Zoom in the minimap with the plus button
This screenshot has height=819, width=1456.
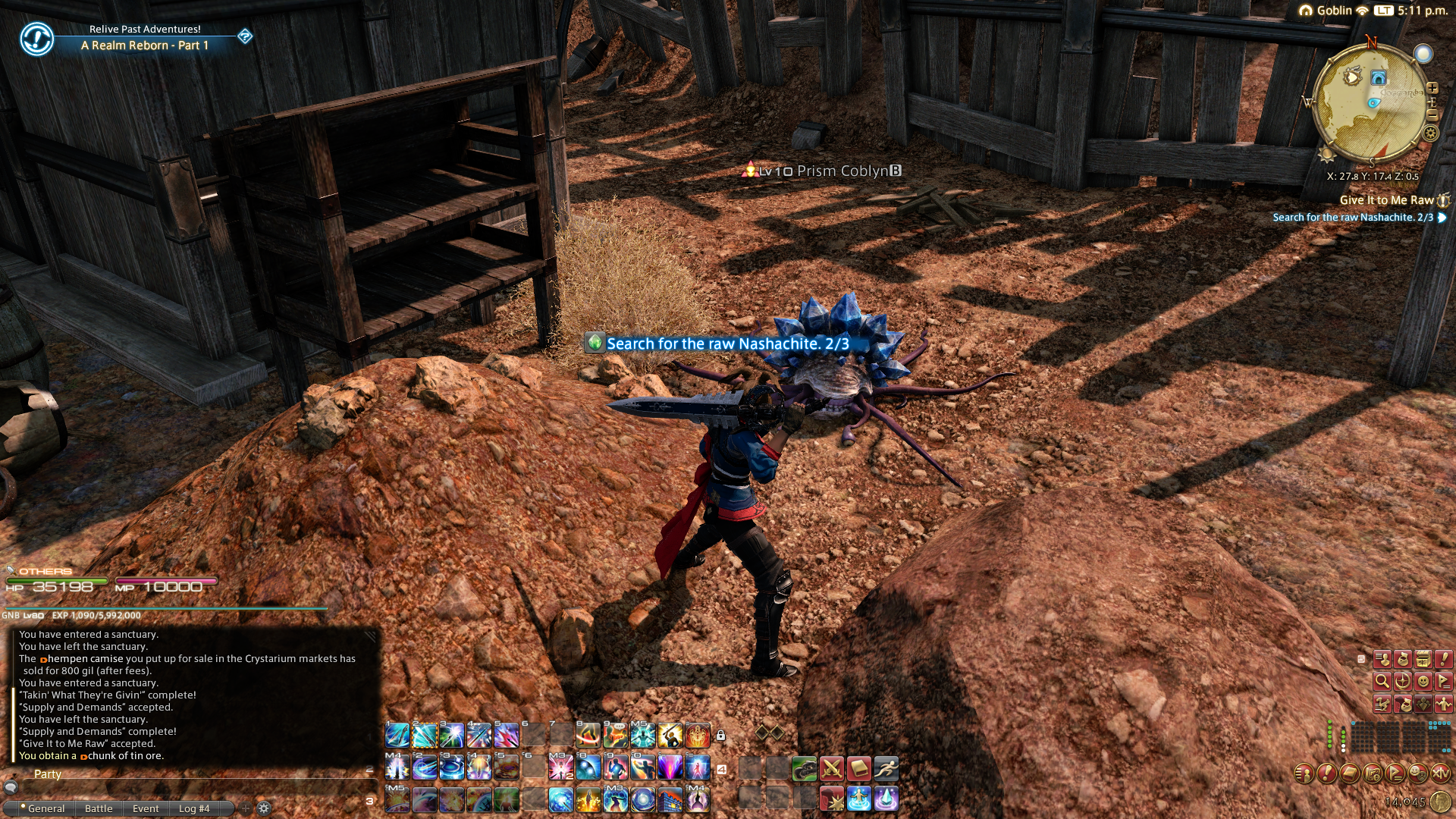tap(1432, 88)
